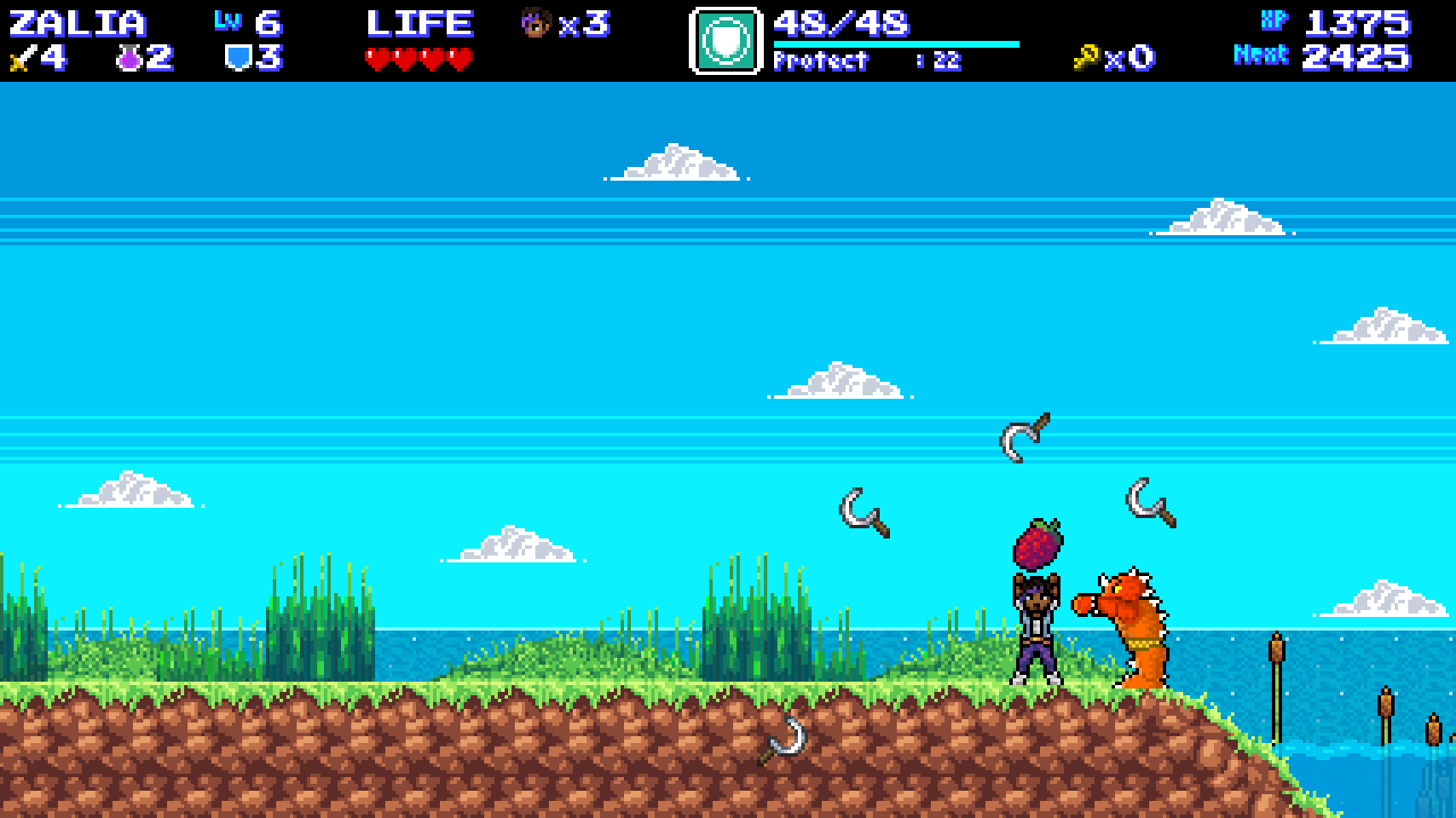
Task: Click the purple potion magic icon
Action: [x=129, y=59]
